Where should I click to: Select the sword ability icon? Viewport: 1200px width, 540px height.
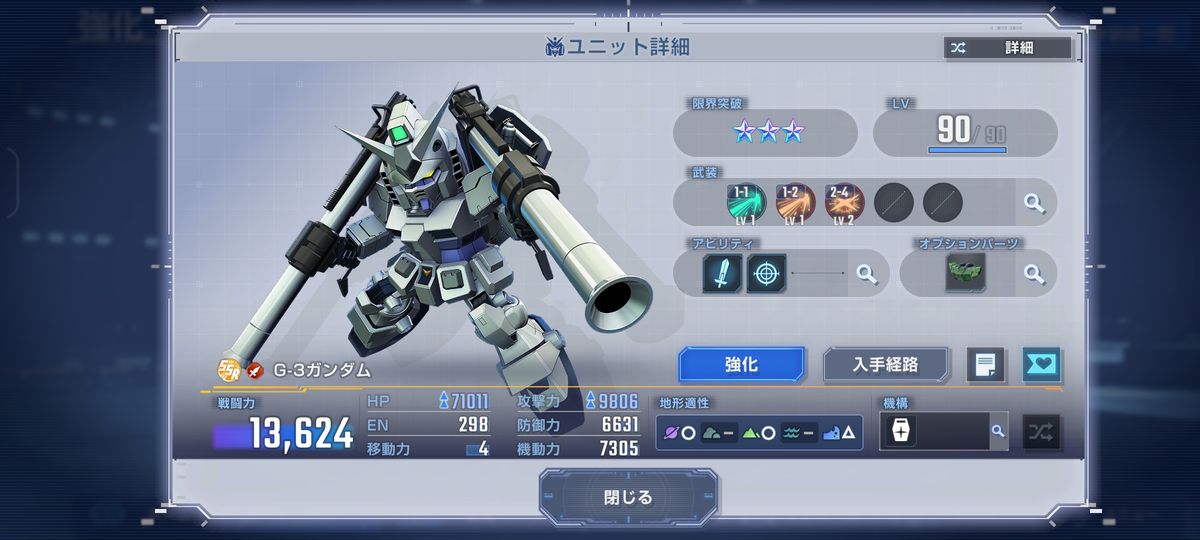(x=722, y=273)
